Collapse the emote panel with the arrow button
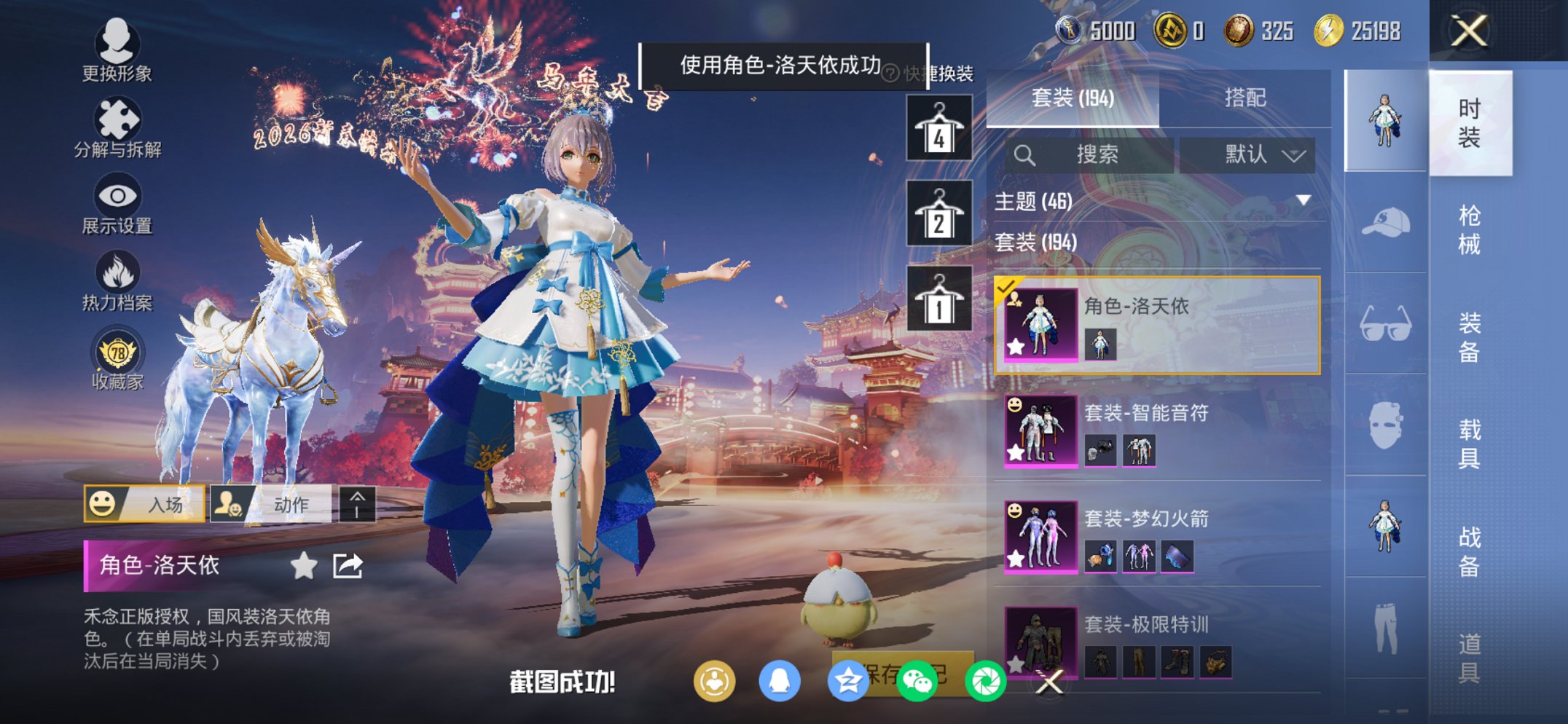Viewport: 1568px width, 724px height. pyautogui.click(x=358, y=503)
